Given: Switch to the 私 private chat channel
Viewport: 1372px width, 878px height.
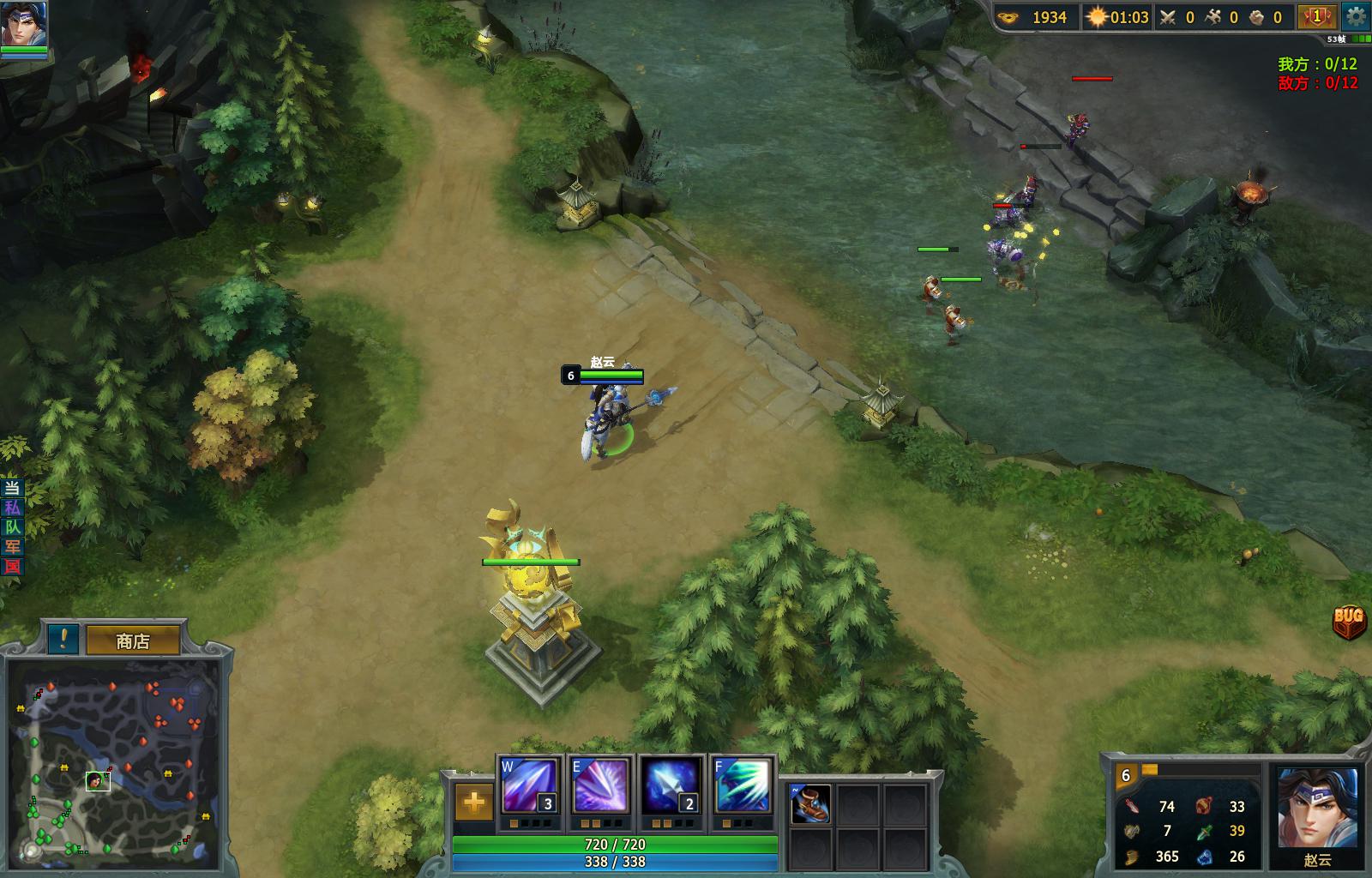Looking at the screenshot, I should pyautogui.click(x=12, y=508).
